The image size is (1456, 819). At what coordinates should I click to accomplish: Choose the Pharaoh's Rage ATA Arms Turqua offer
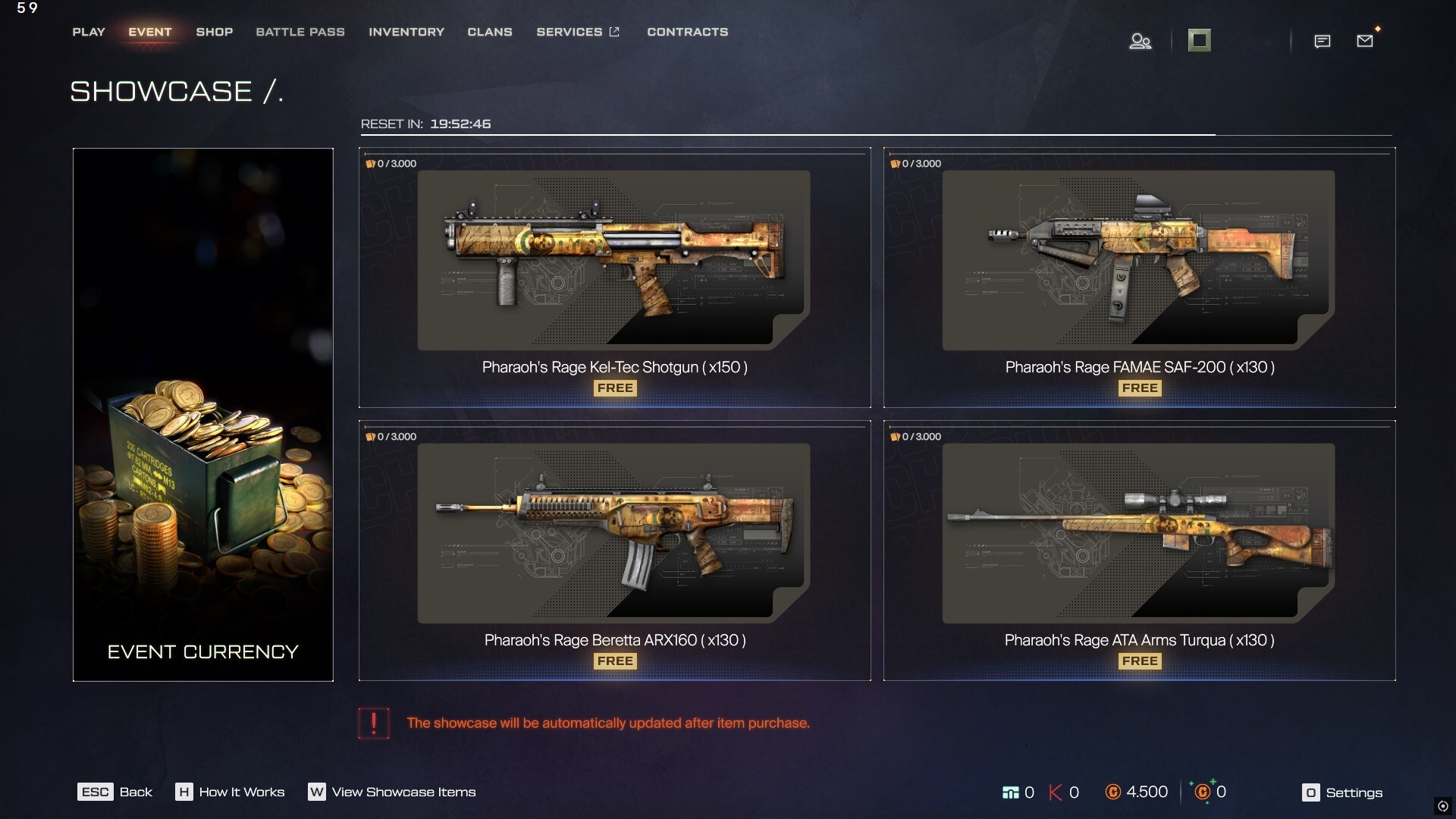click(x=1139, y=551)
